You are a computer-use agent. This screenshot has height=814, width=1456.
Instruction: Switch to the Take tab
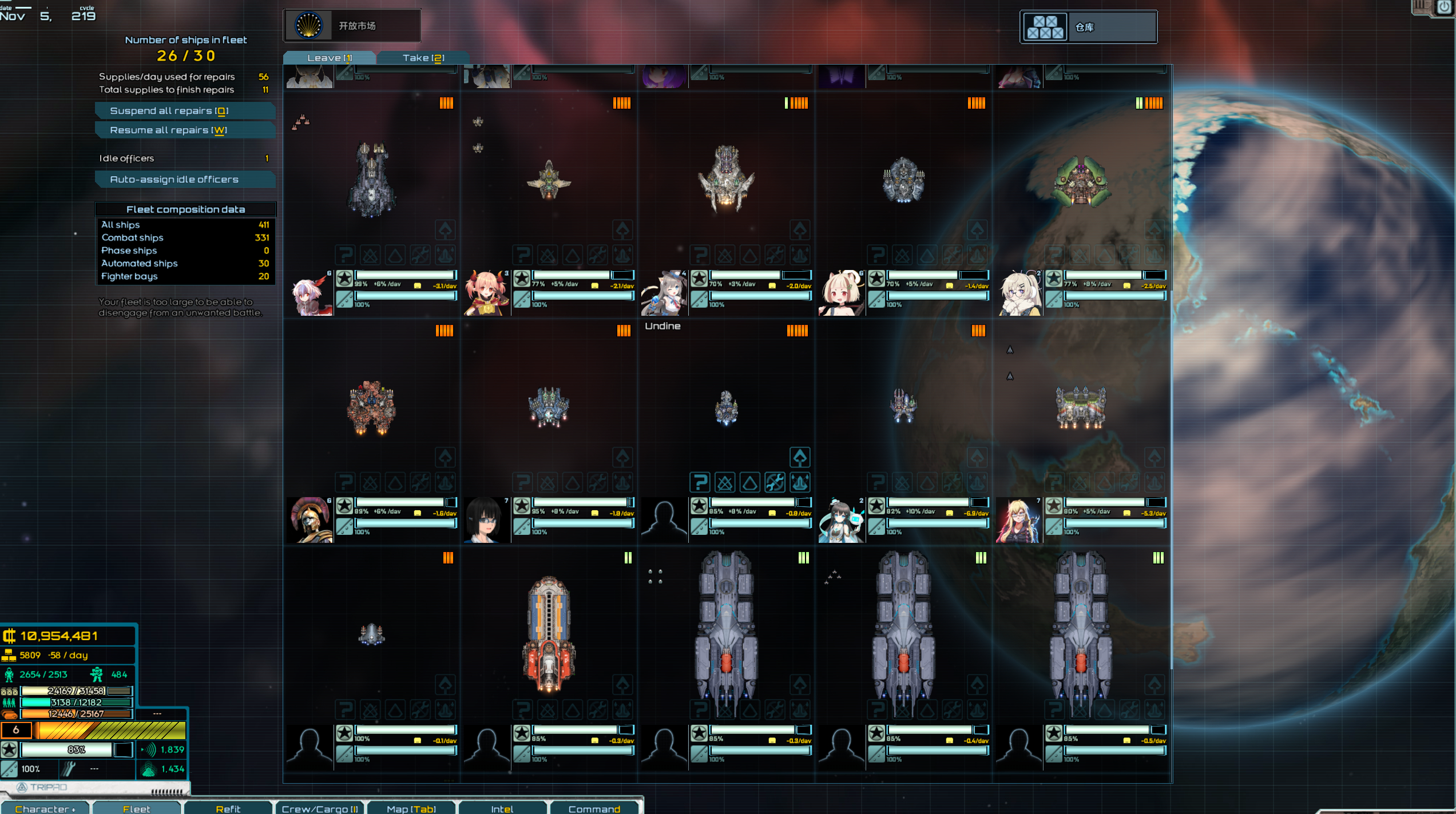(x=423, y=58)
